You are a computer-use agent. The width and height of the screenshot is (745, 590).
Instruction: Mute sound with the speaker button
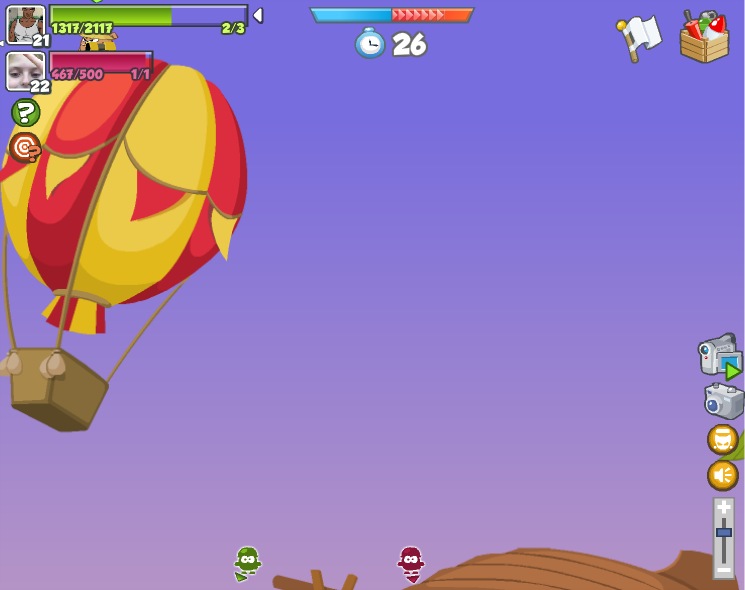pos(722,474)
